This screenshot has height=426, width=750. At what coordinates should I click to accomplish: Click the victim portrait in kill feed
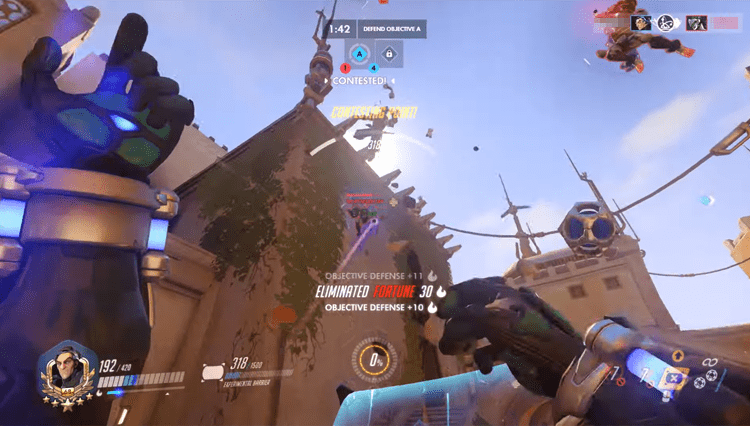point(696,22)
